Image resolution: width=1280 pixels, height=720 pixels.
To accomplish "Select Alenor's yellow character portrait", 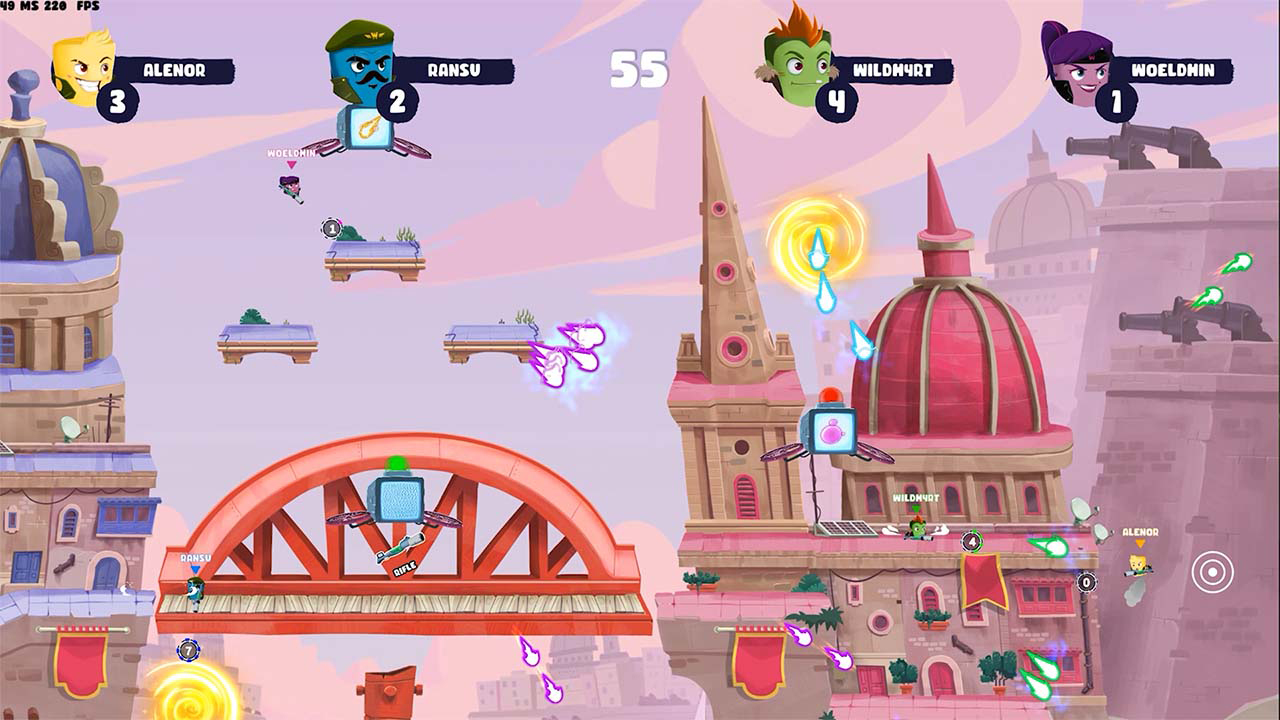I will 78,63.
